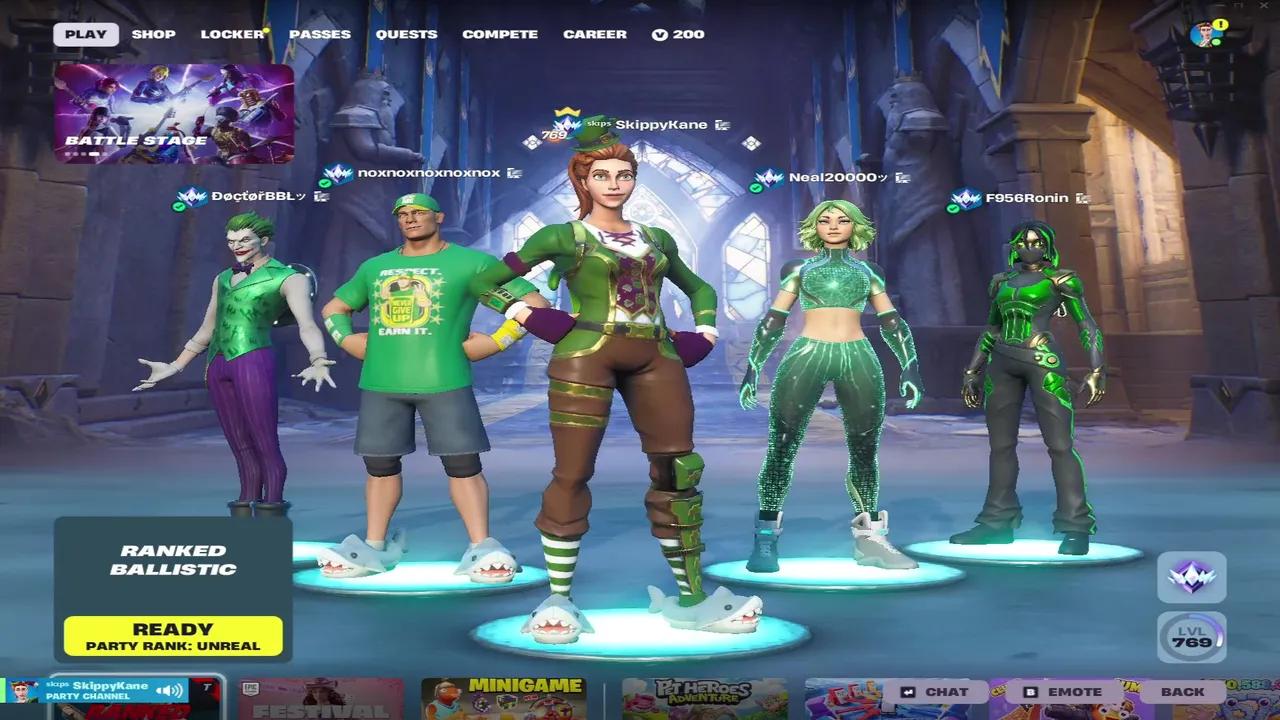
Task: Open the LOCKER tab
Action: point(231,33)
